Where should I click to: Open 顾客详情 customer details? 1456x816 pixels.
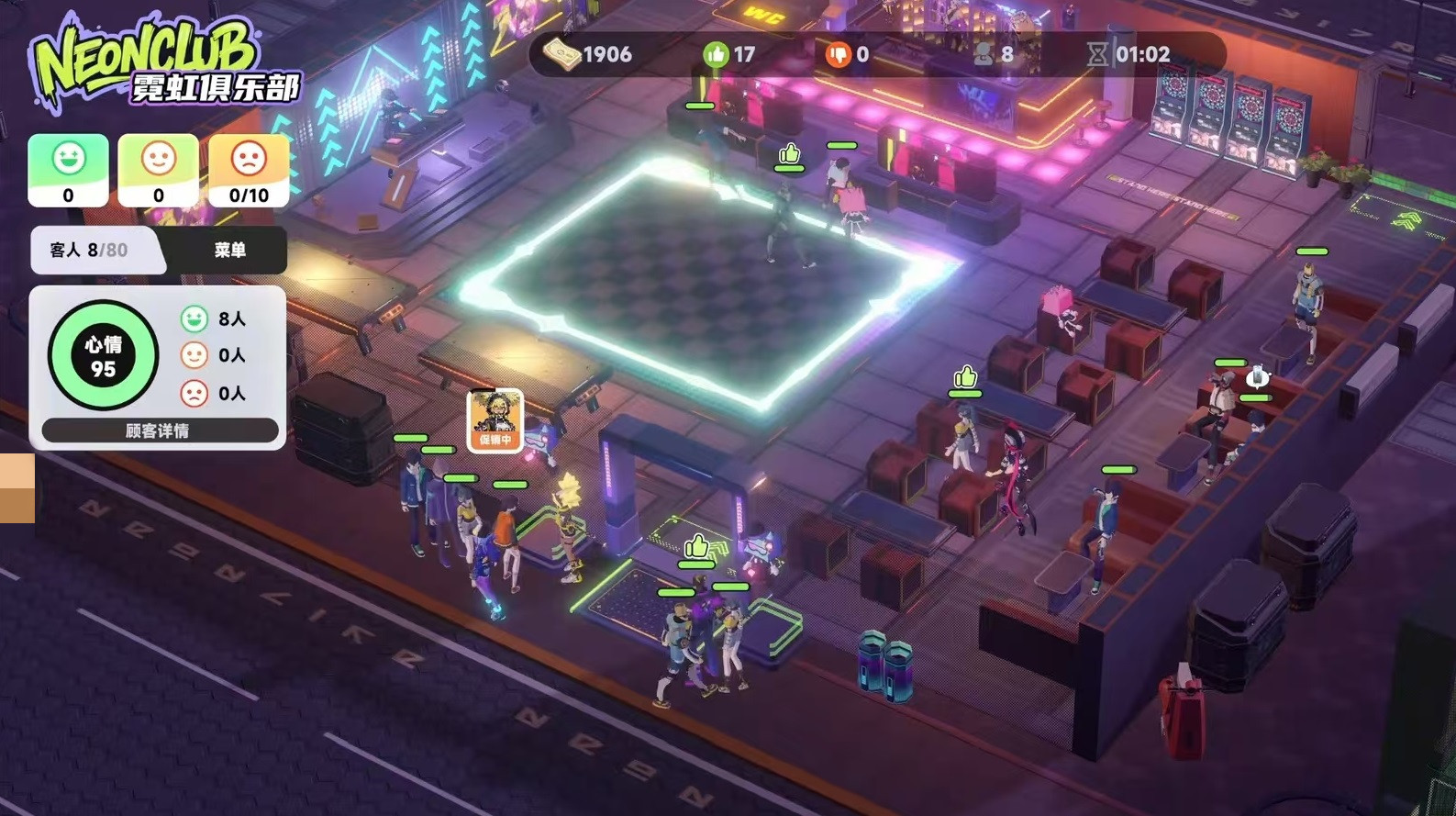(x=159, y=430)
